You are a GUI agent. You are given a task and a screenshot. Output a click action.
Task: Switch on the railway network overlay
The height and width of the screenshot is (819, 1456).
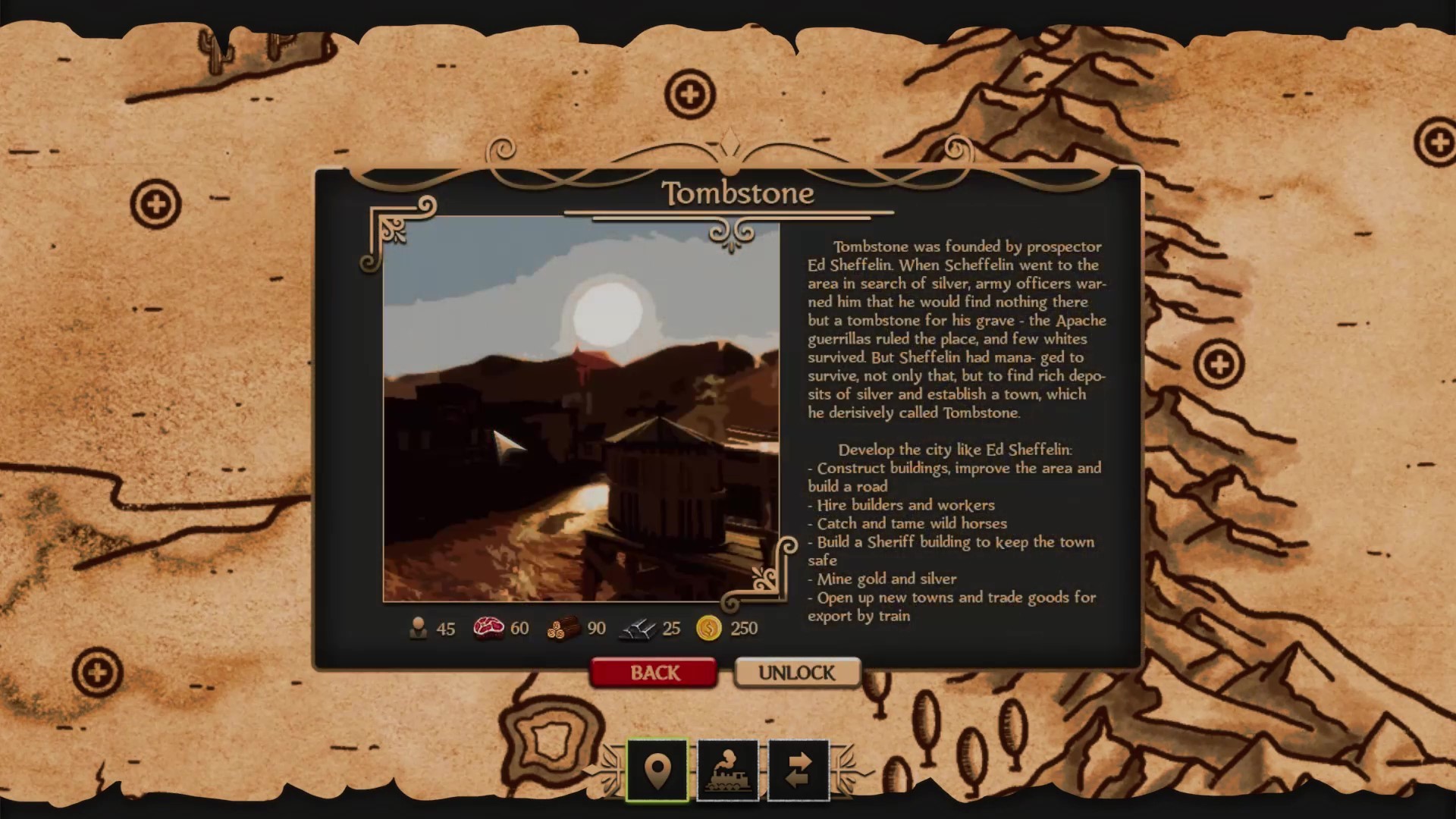point(726,770)
